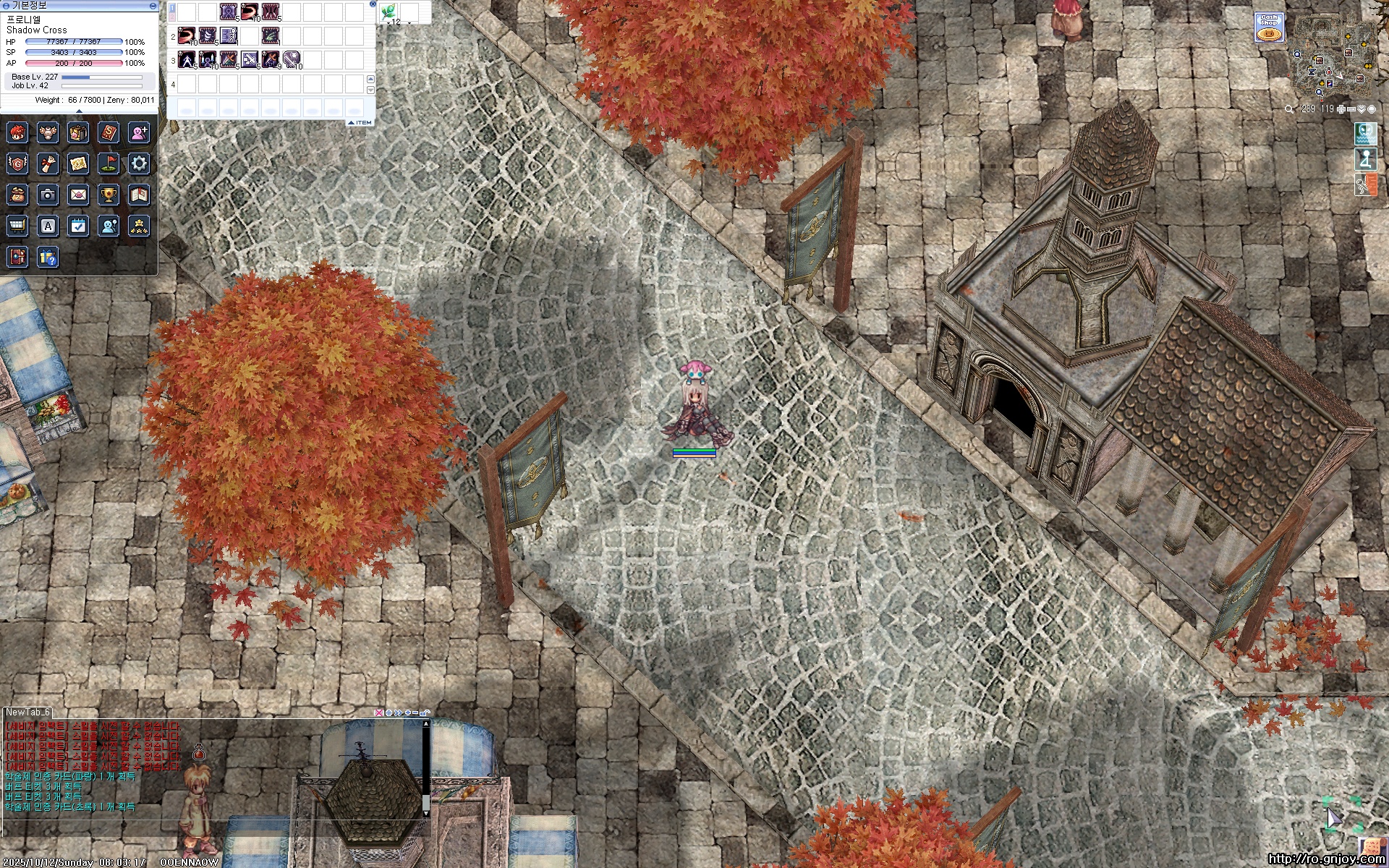Open the Cash Shop

click(1269, 27)
